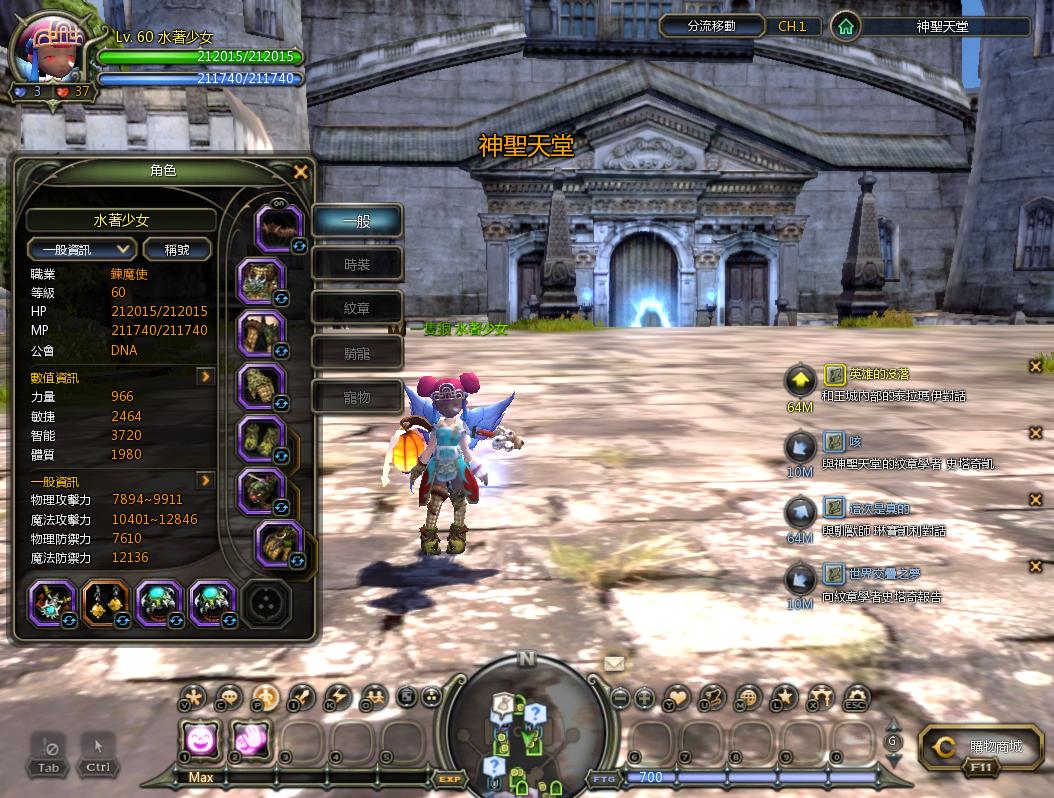Dismiss the 世界交疊之夢 quest from tracker

click(1036, 567)
